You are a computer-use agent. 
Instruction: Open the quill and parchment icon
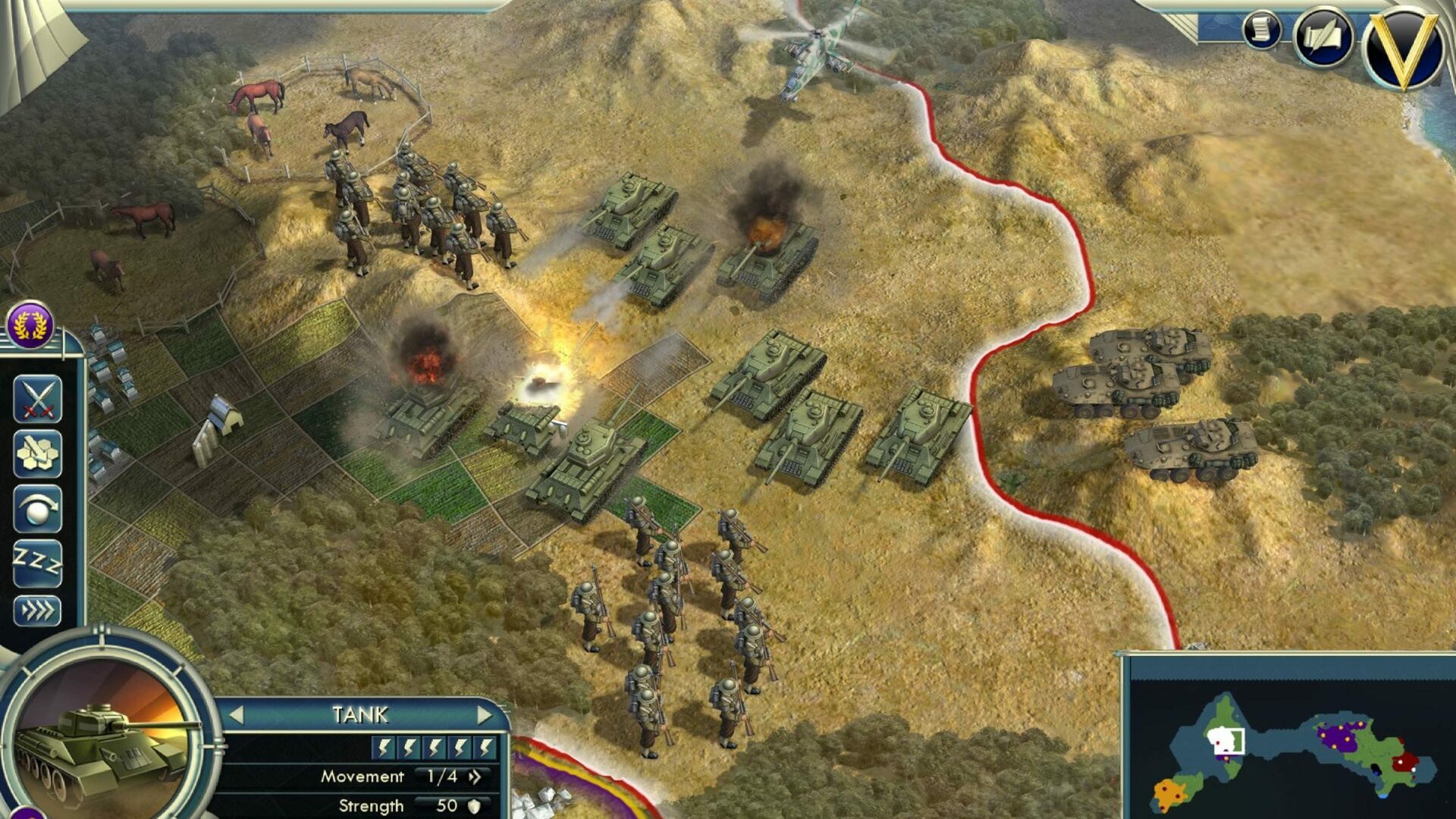(x=1323, y=38)
